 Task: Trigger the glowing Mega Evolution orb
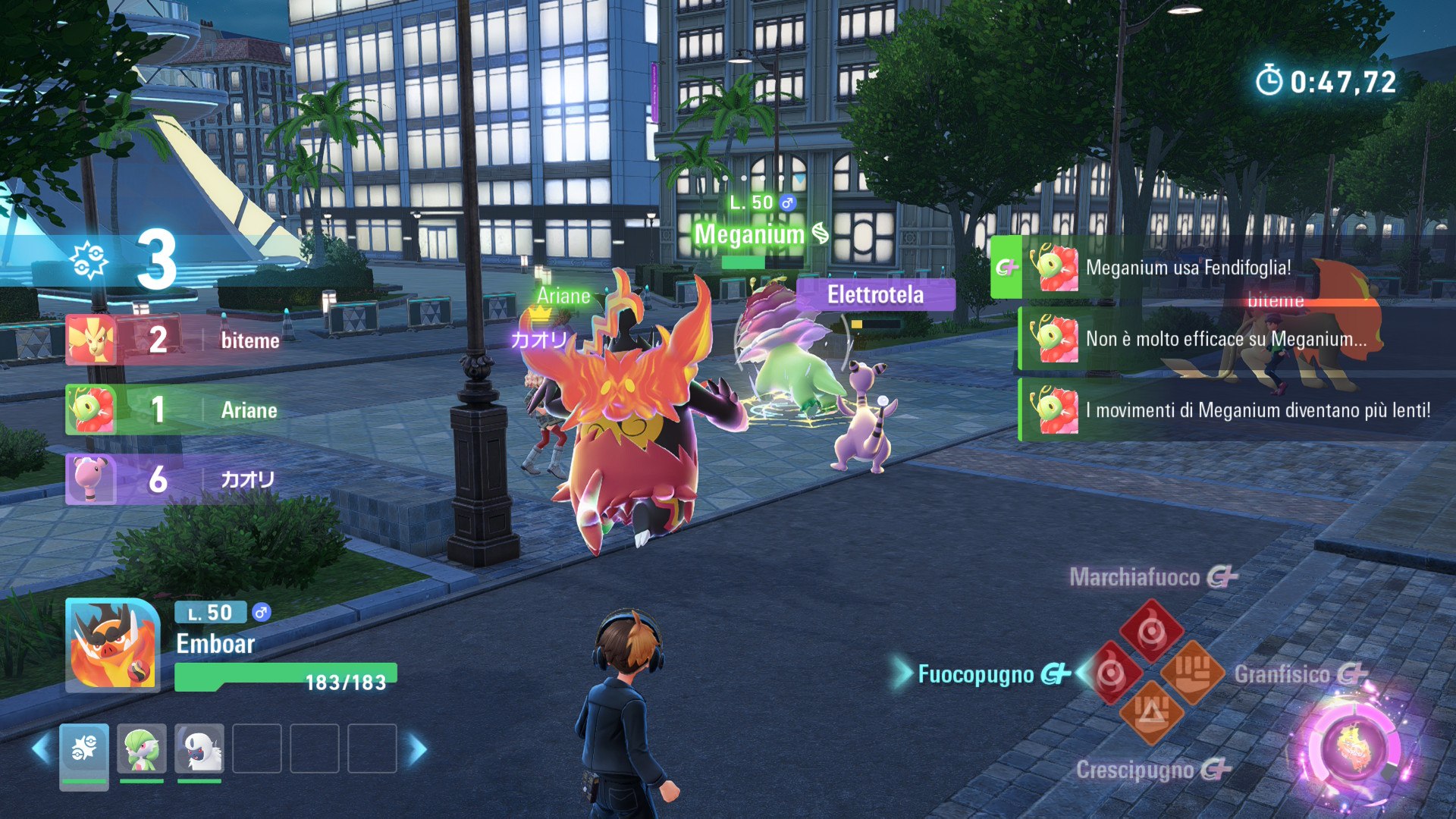(x=1354, y=748)
